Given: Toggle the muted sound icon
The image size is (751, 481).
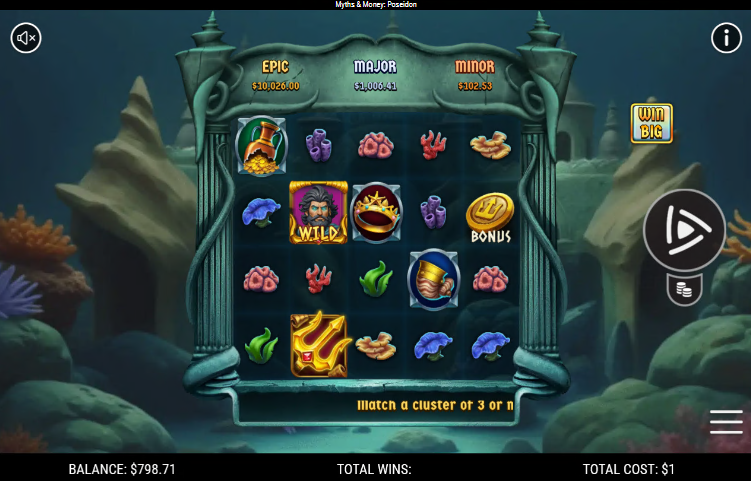Looking at the screenshot, I should click(26, 38).
